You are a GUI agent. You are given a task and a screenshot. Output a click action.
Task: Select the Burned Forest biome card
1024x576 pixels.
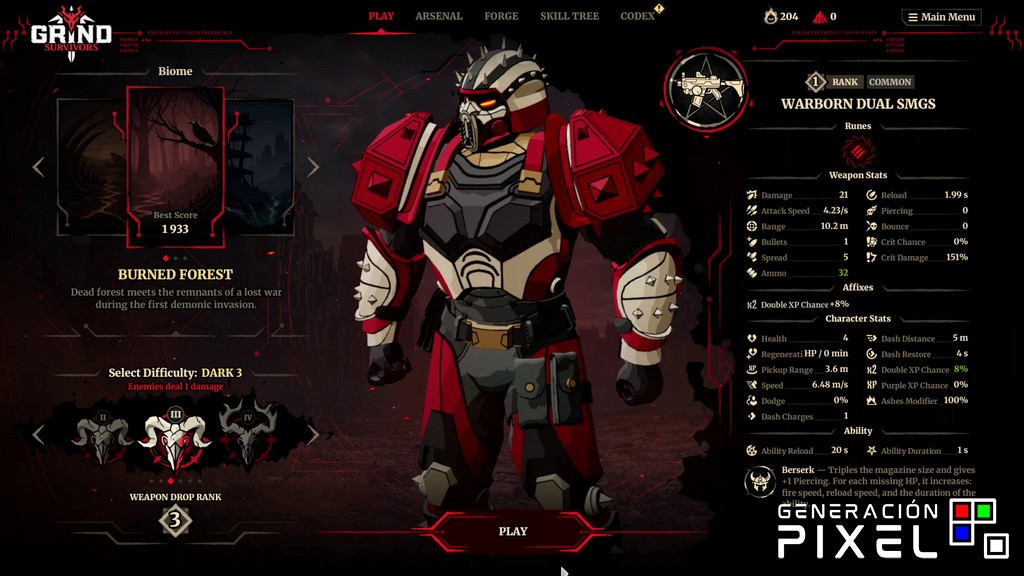coord(175,165)
